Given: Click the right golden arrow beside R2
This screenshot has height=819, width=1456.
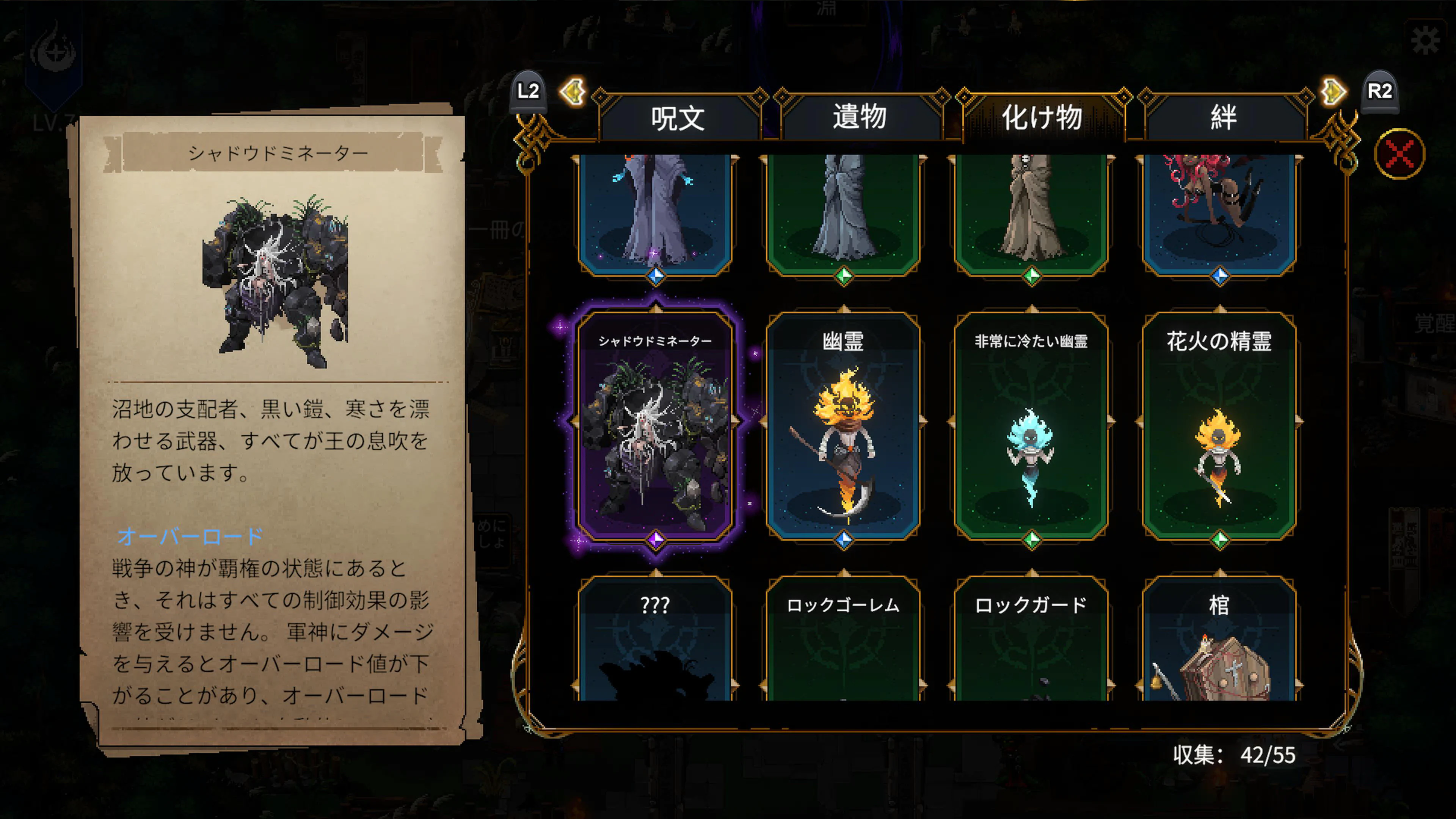Looking at the screenshot, I should (1334, 91).
